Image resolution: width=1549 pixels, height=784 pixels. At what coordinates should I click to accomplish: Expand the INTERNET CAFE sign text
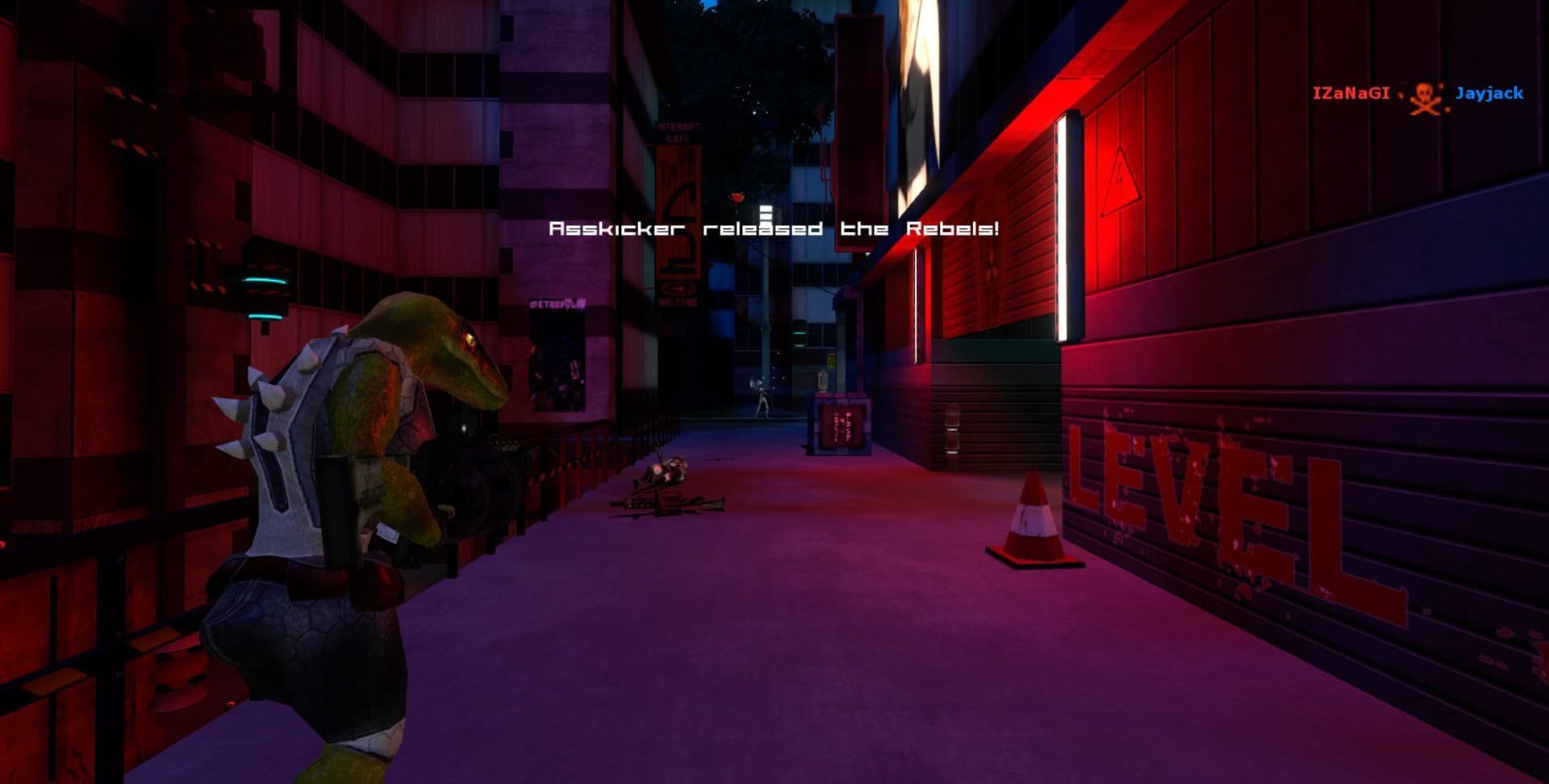coord(678,131)
